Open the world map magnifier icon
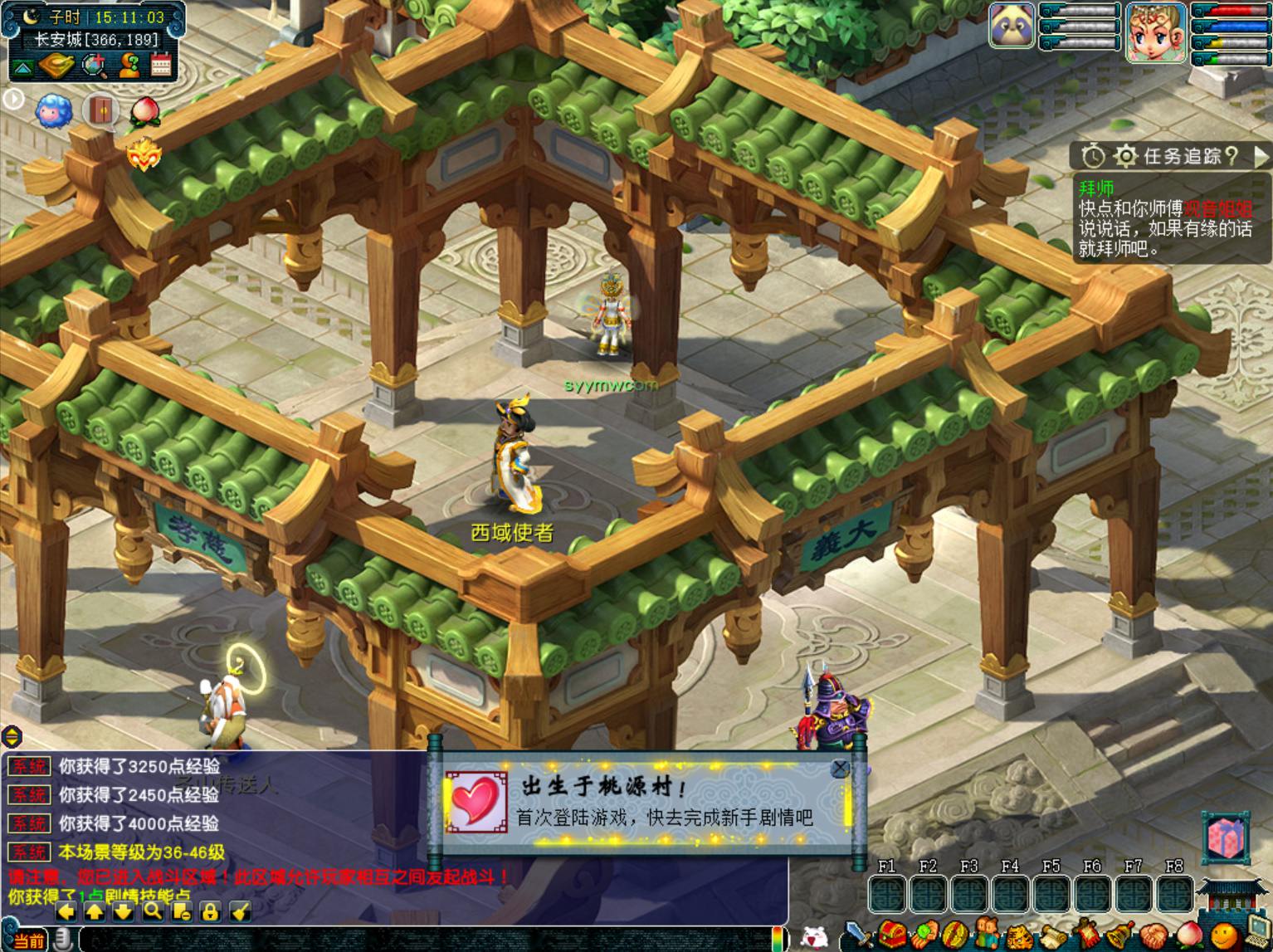 pyautogui.click(x=94, y=66)
